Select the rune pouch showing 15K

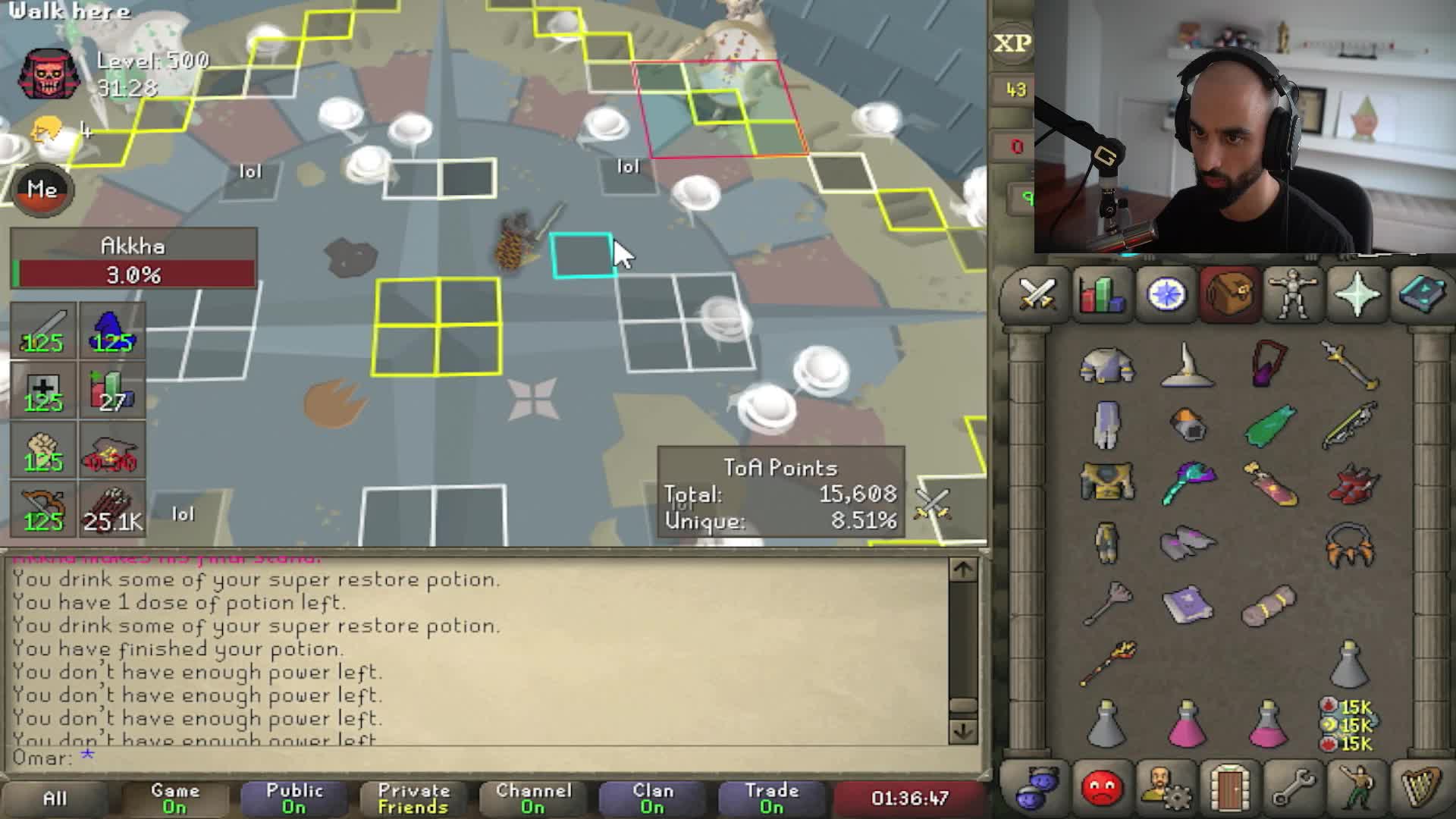click(1350, 725)
